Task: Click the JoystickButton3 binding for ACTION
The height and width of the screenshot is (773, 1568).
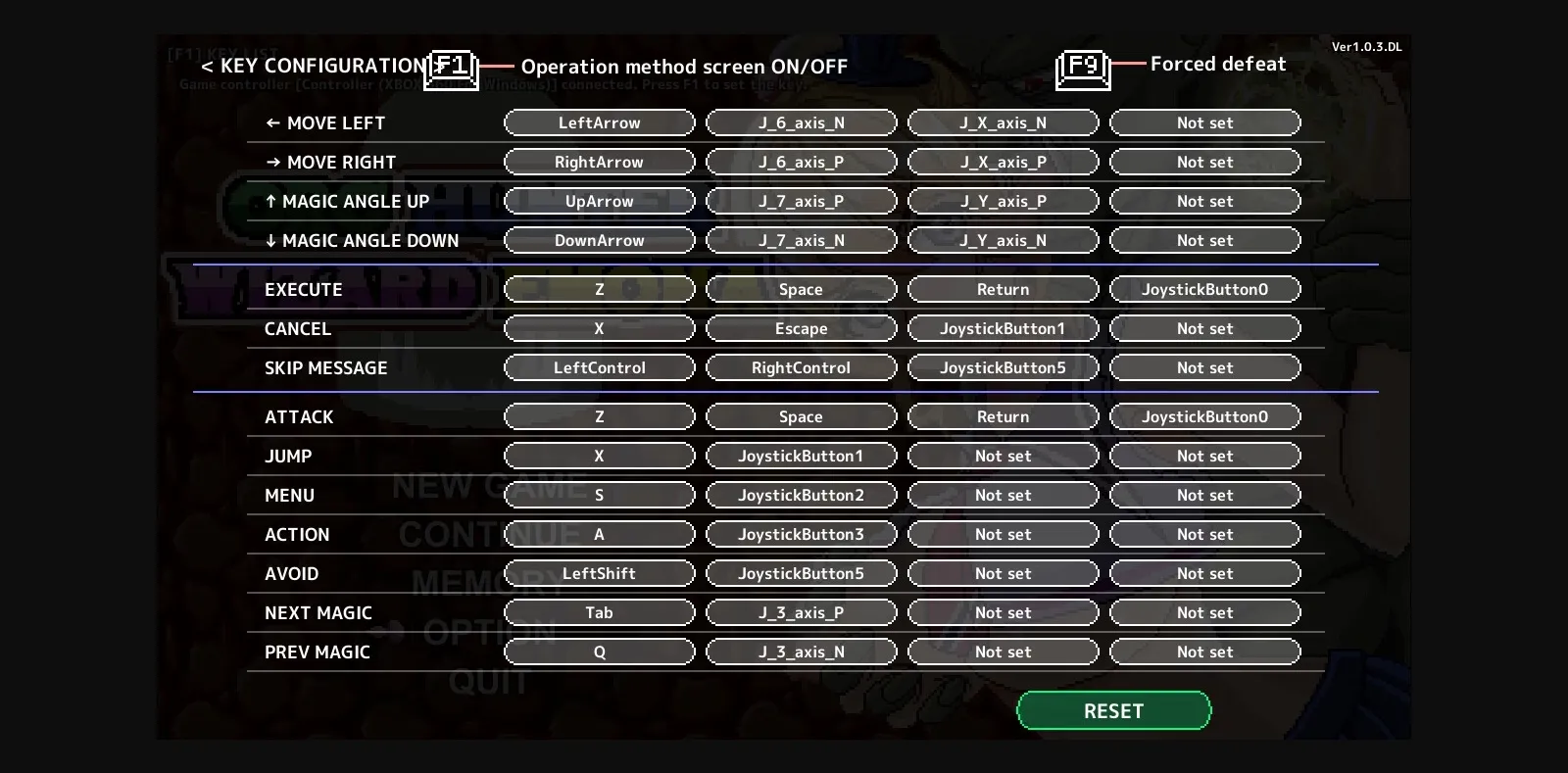Action: 801,534
